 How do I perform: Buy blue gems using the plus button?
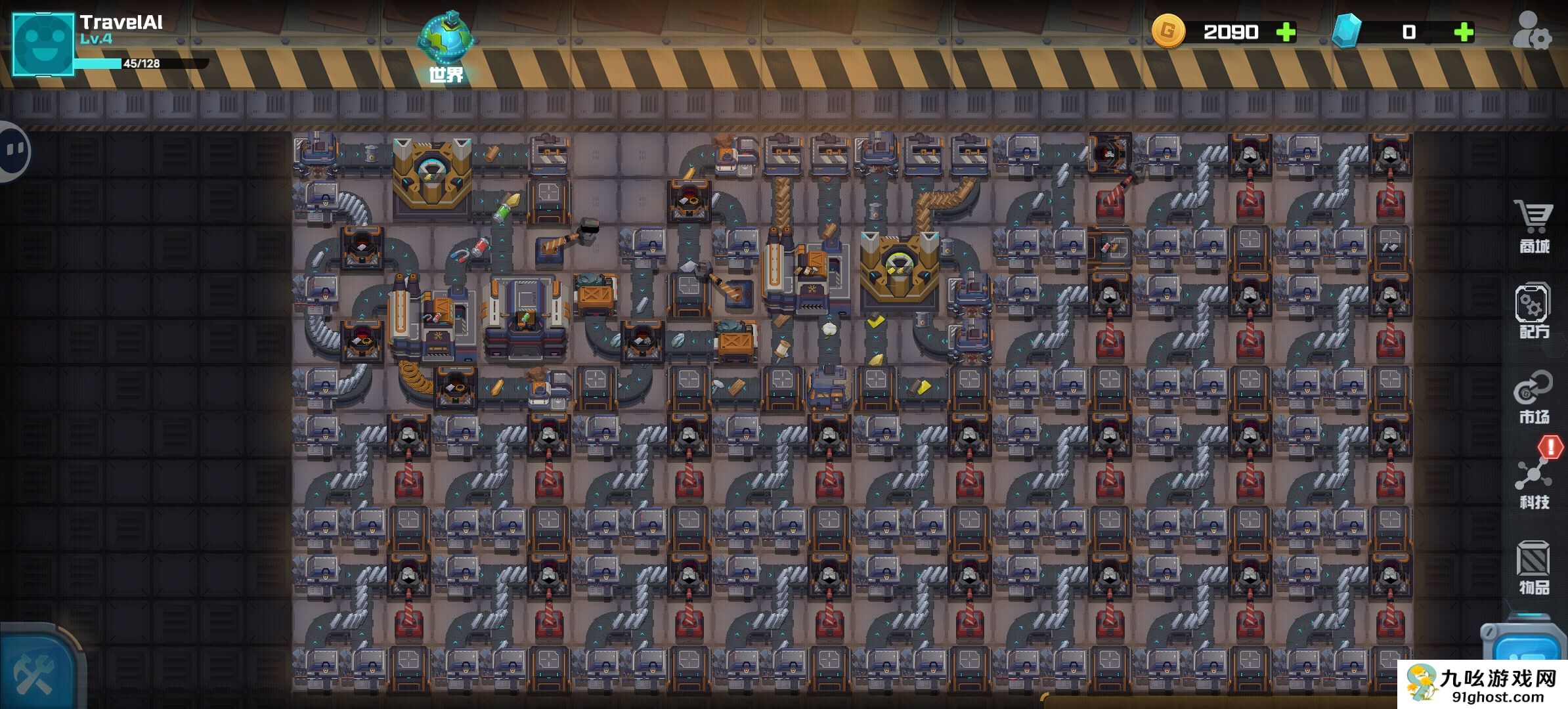[x=1464, y=32]
